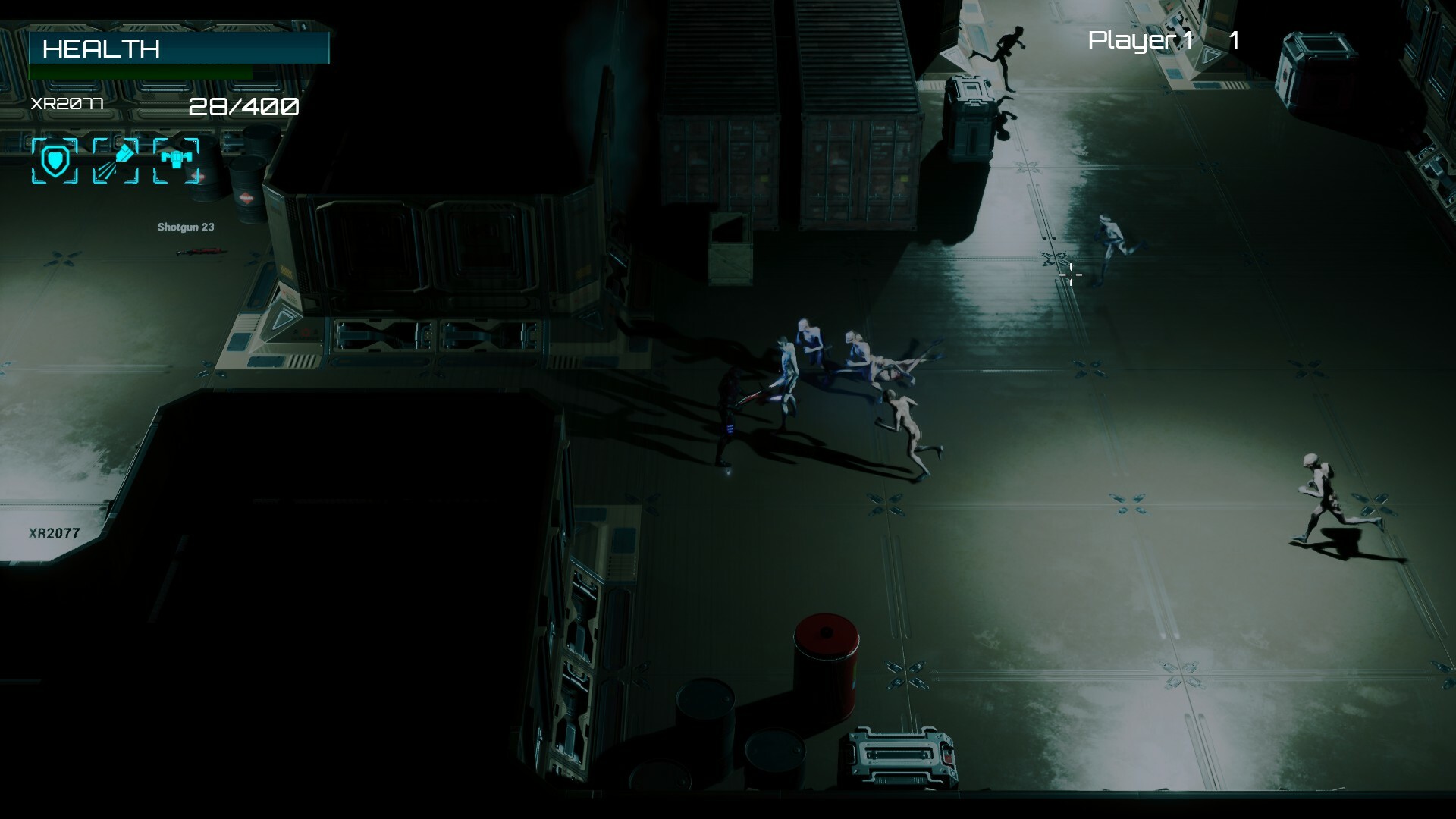
Task: Click the XR2077 weapon name label
Action: (x=66, y=105)
